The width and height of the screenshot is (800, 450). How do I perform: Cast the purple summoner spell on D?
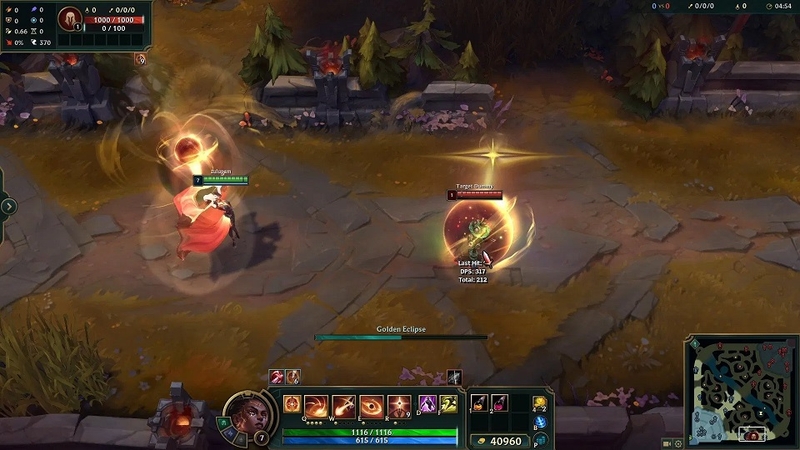tap(427, 404)
